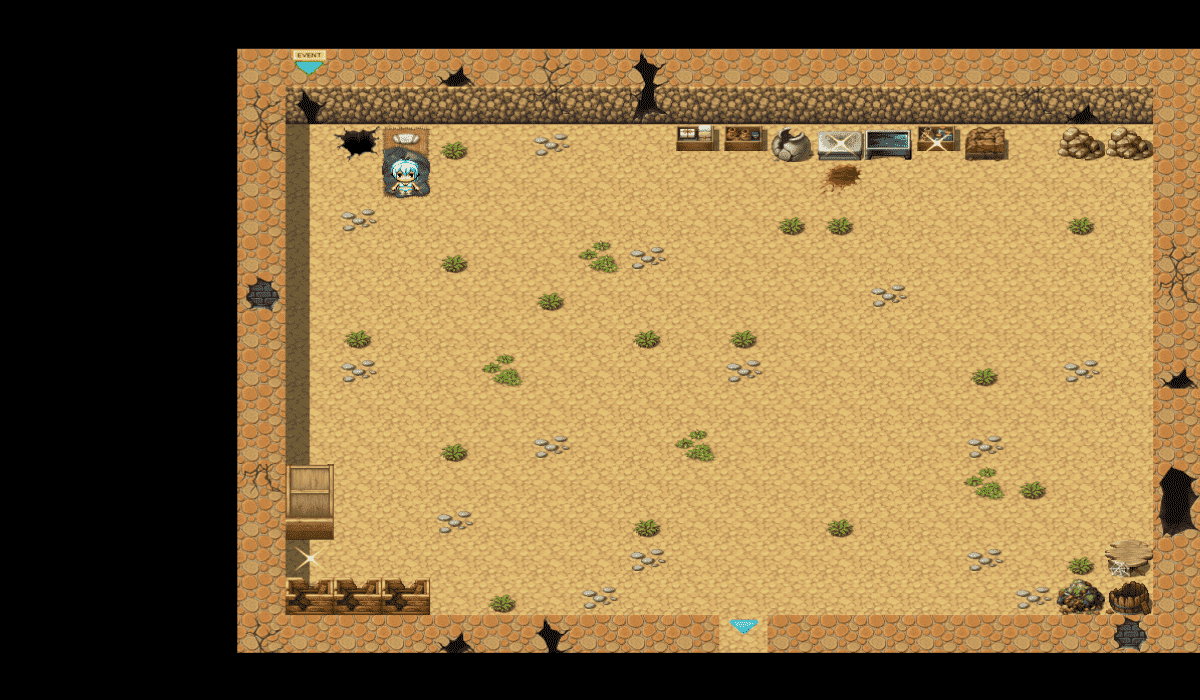The width and height of the screenshot is (1200, 700).
Task: Select the blue exit arrow at bottom doorway
Action: click(743, 626)
